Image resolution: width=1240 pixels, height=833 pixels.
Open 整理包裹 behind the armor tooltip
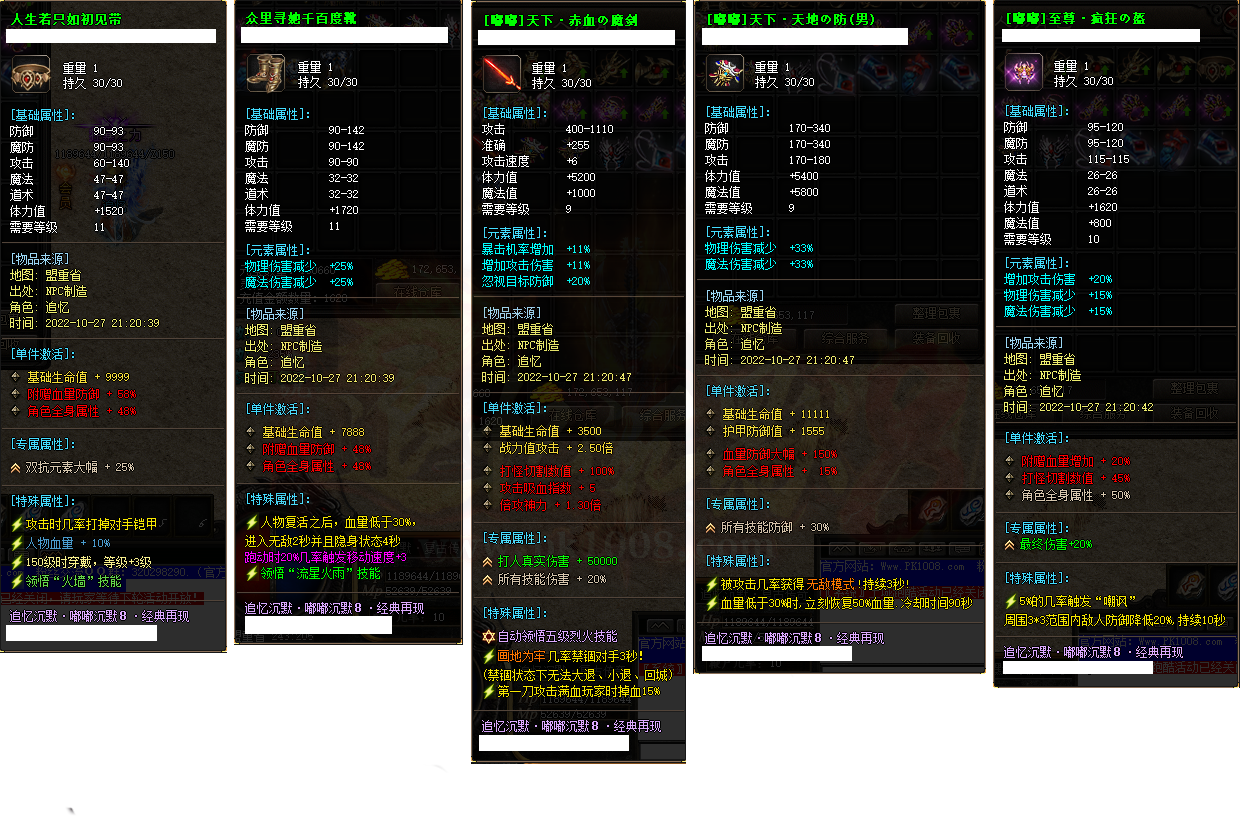pos(936,313)
